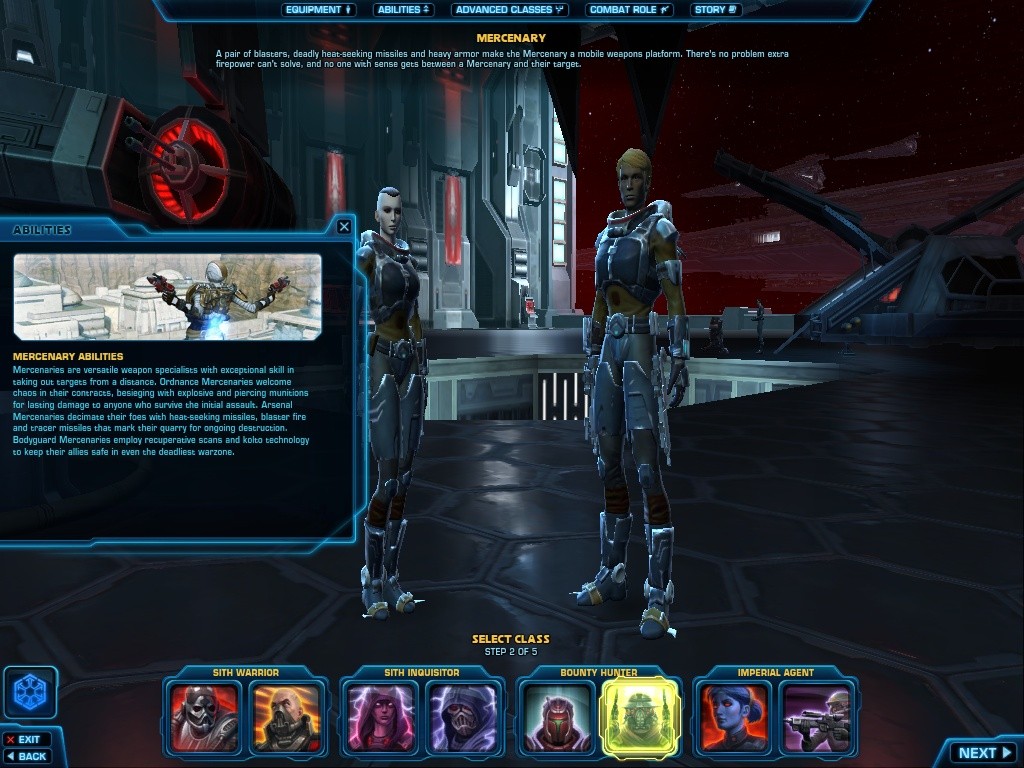This screenshot has width=1024, height=768.
Task: Choose the bald respirator Sith Warrior portrait
Action: pyautogui.click(x=285, y=717)
